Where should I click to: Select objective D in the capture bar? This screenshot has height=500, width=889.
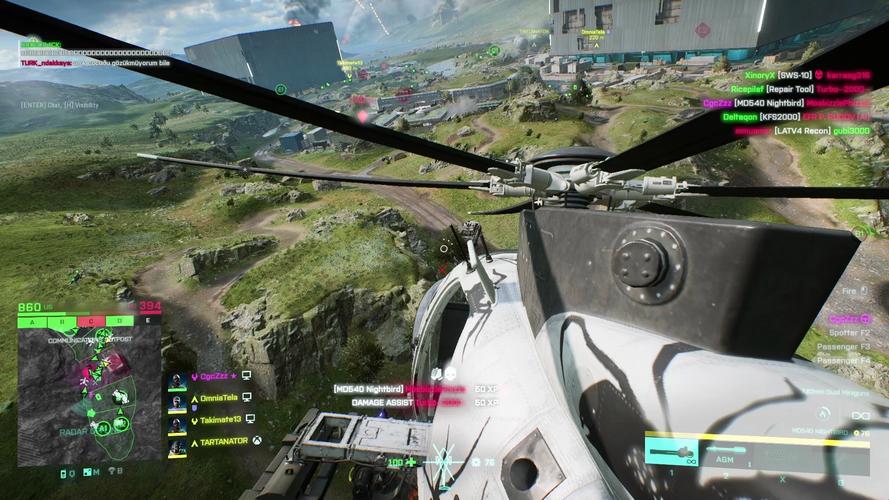119,321
